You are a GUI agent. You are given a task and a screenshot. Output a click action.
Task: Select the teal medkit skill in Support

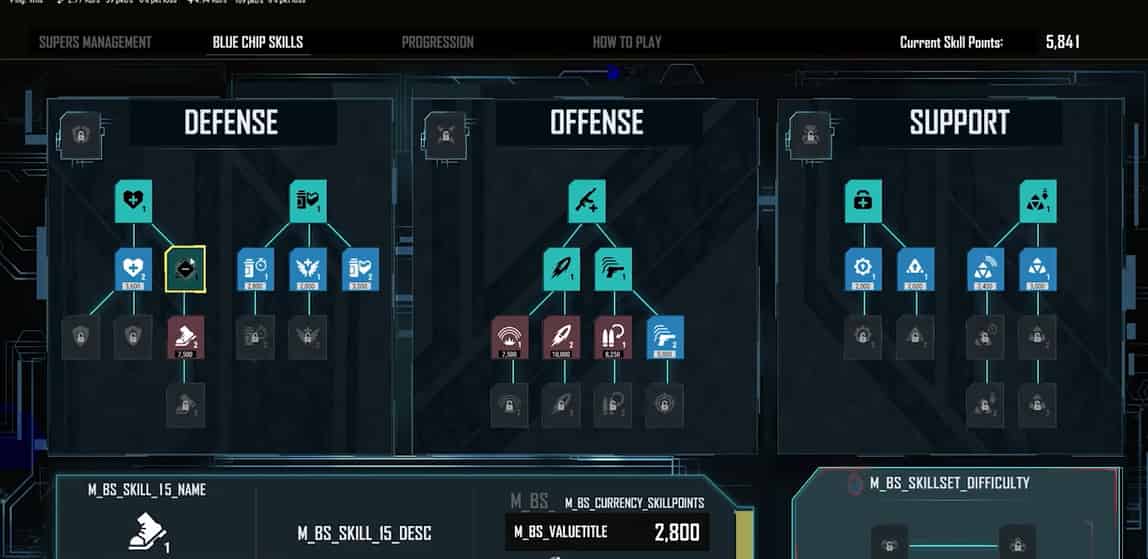pos(863,200)
